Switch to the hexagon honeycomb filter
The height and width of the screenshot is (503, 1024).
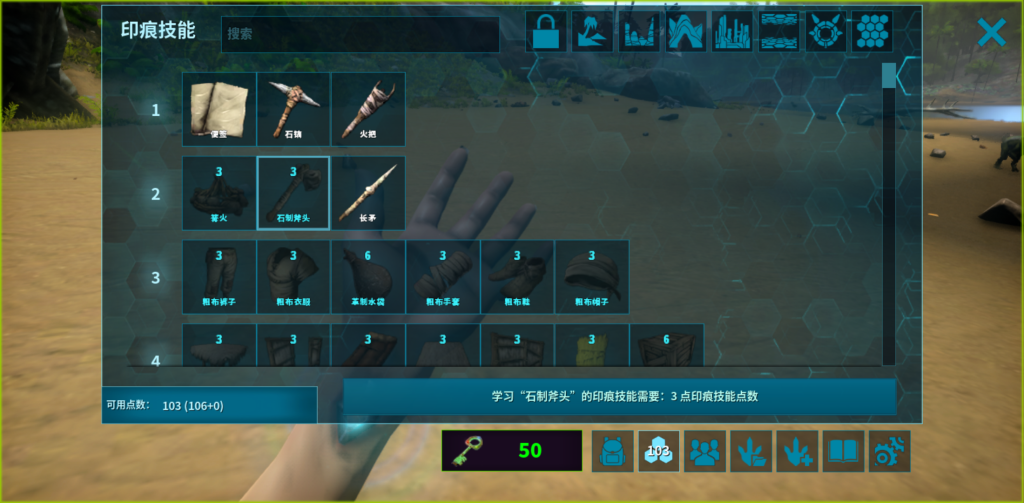872,32
